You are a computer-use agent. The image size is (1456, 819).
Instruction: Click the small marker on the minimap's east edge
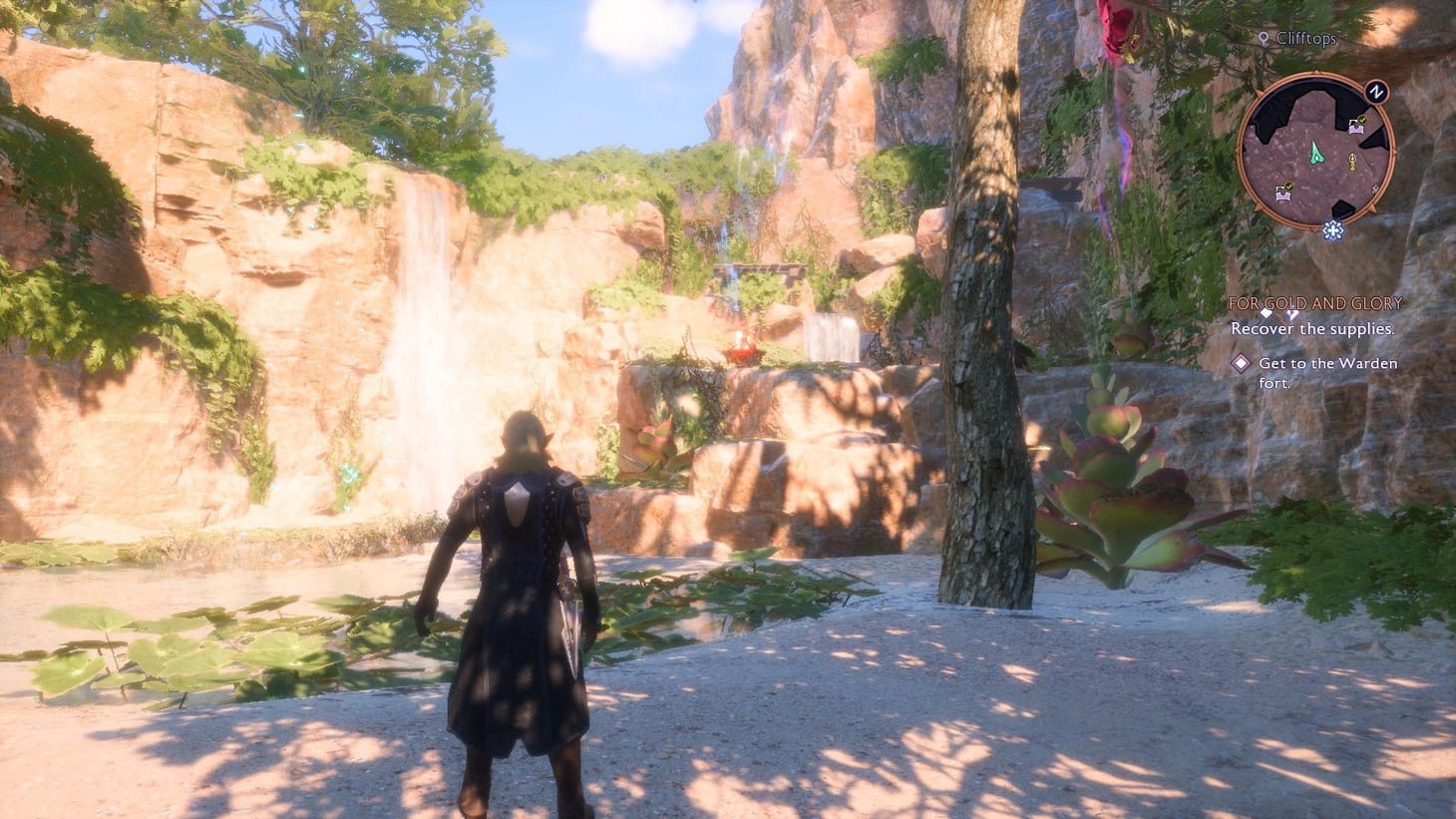pos(1373,190)
